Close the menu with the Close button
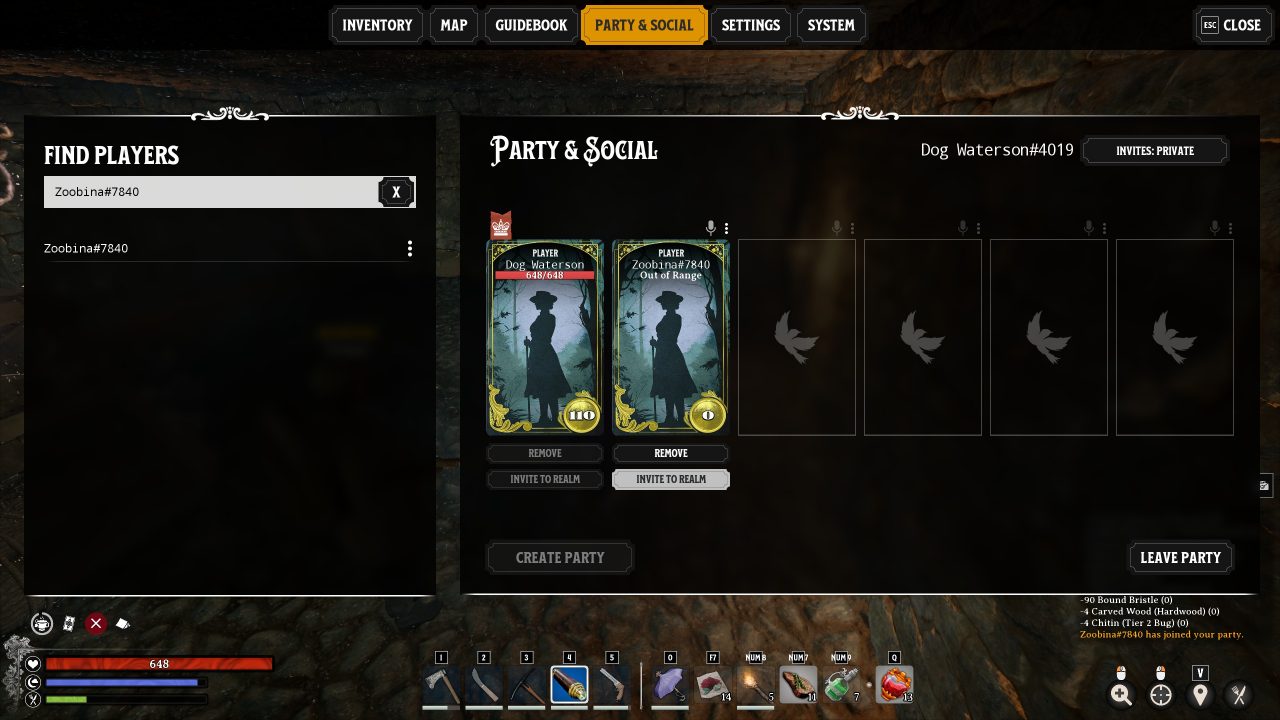This screenshot has height=720, width=1280. (x=1231, y=25)
